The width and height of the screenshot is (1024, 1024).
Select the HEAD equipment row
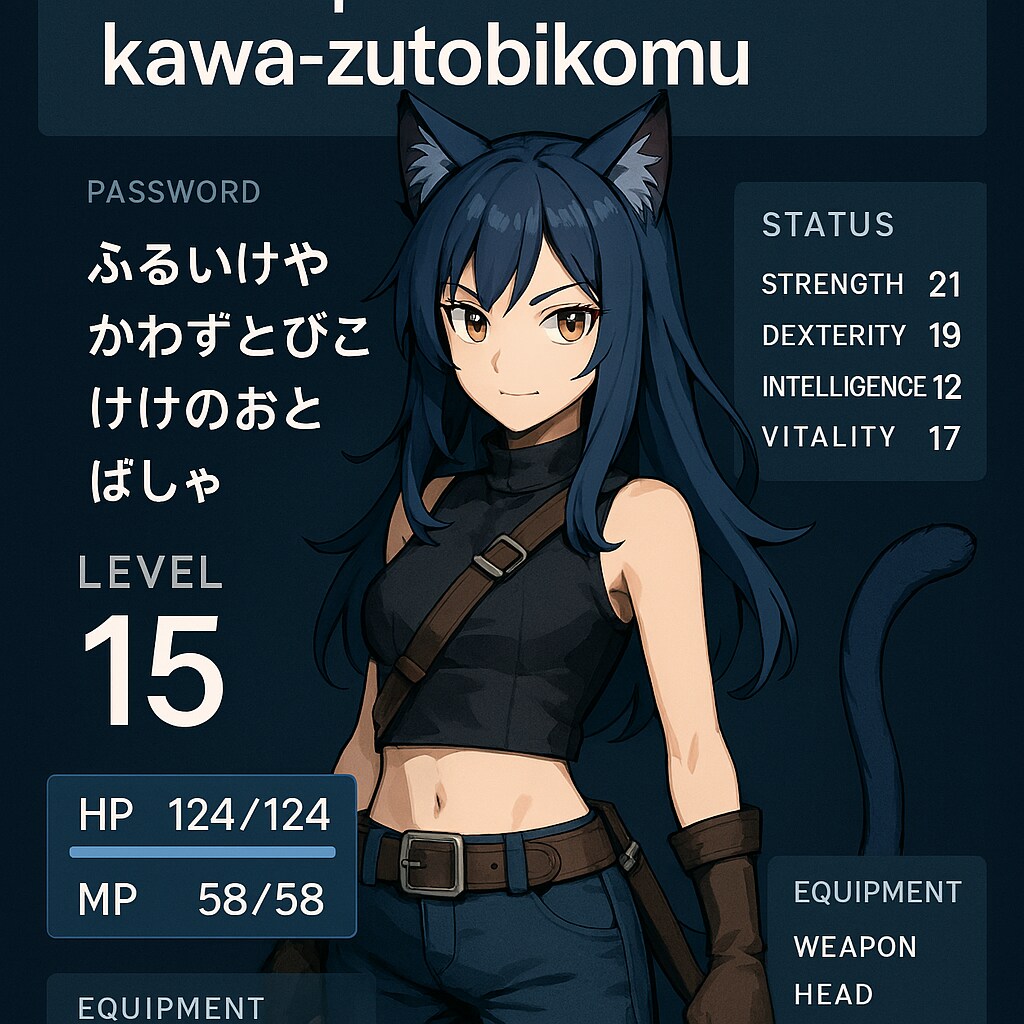834,994
